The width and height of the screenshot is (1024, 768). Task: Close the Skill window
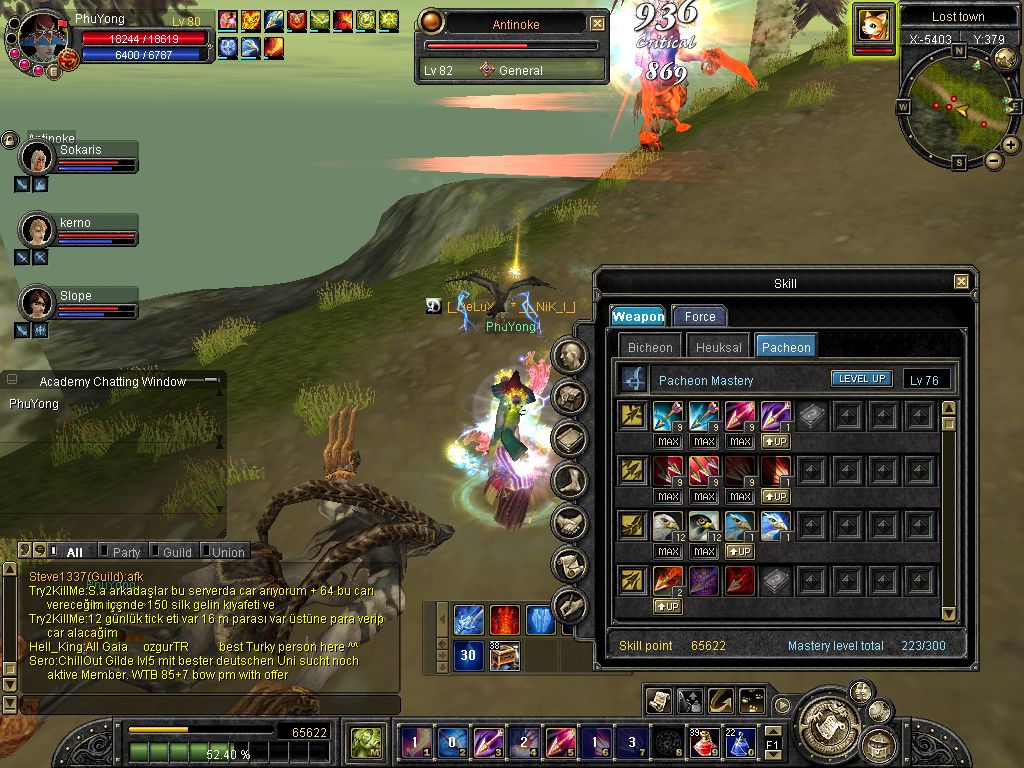[961, 283]
